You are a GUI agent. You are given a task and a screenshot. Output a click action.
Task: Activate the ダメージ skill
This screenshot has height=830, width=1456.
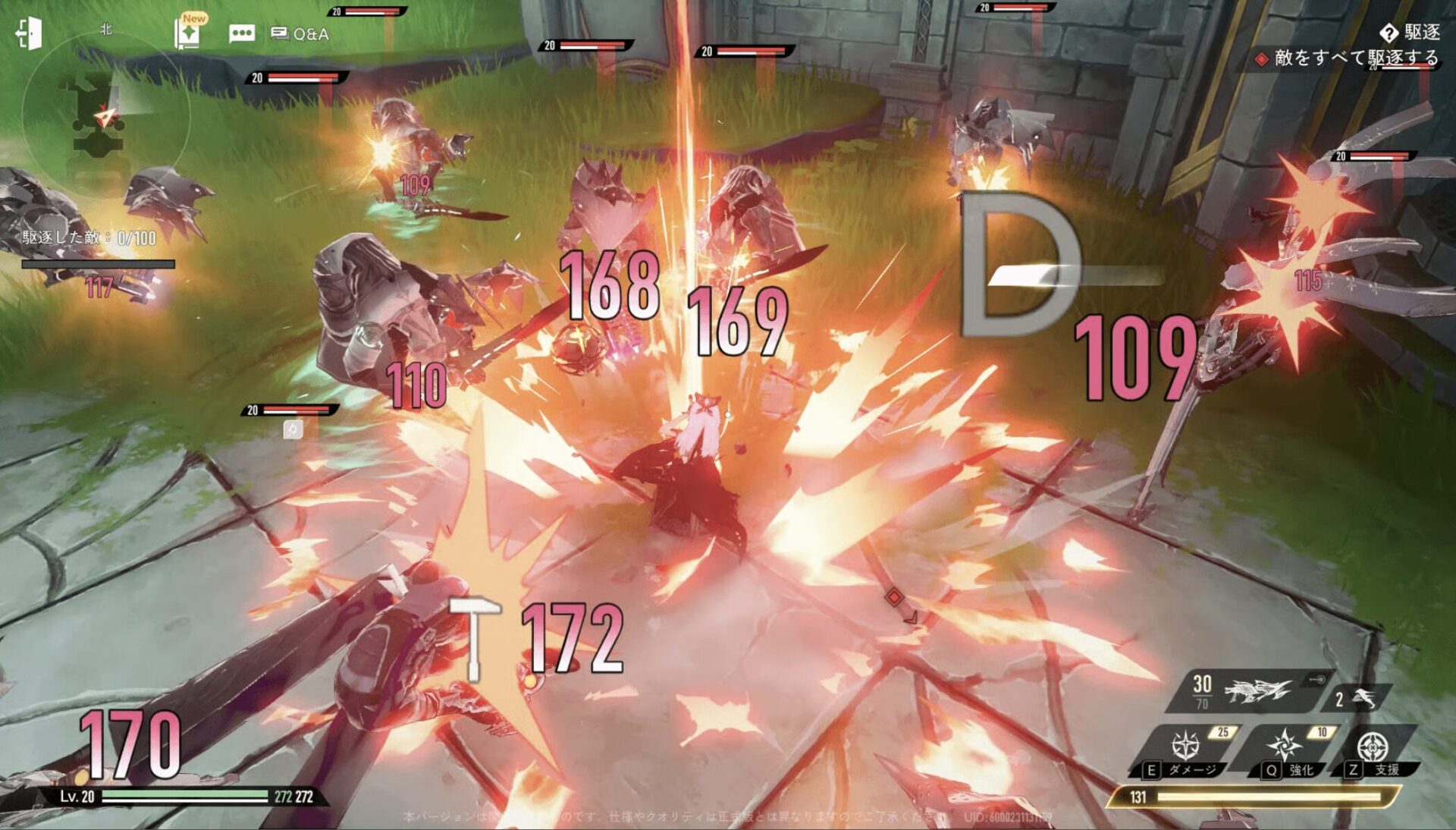(x=1187, y=746)
